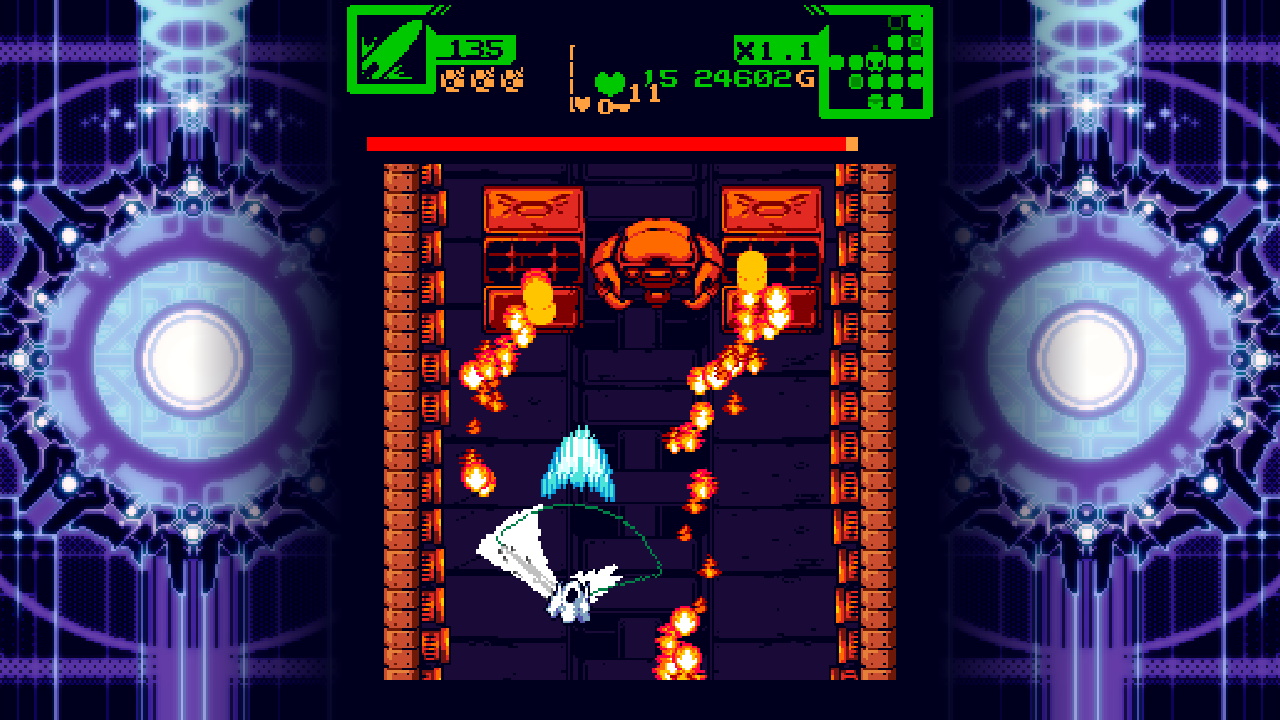Click the small heart icon above the key

coord(582,103)
